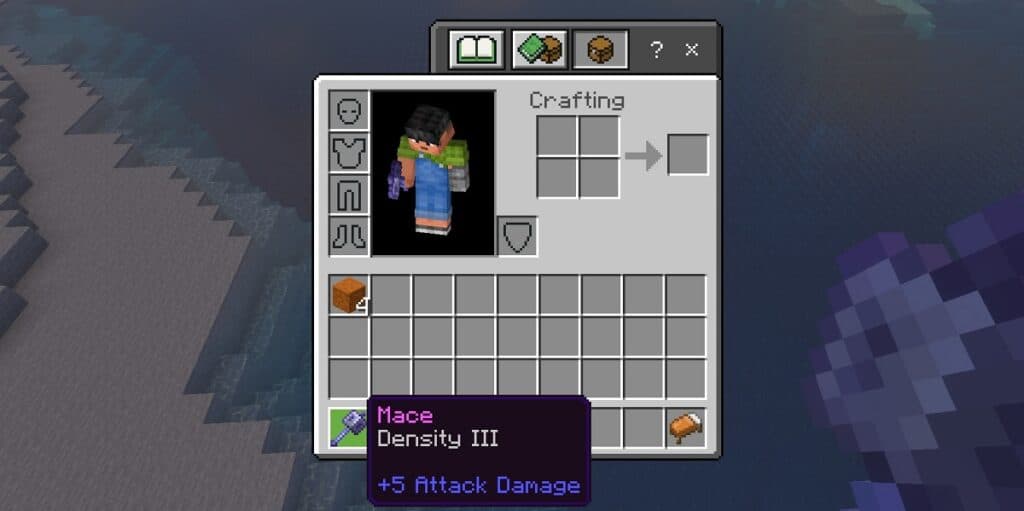1024x511 pixels.
Task: Close the inventory window
Action: pyautogui.click(x=691, y=49)
